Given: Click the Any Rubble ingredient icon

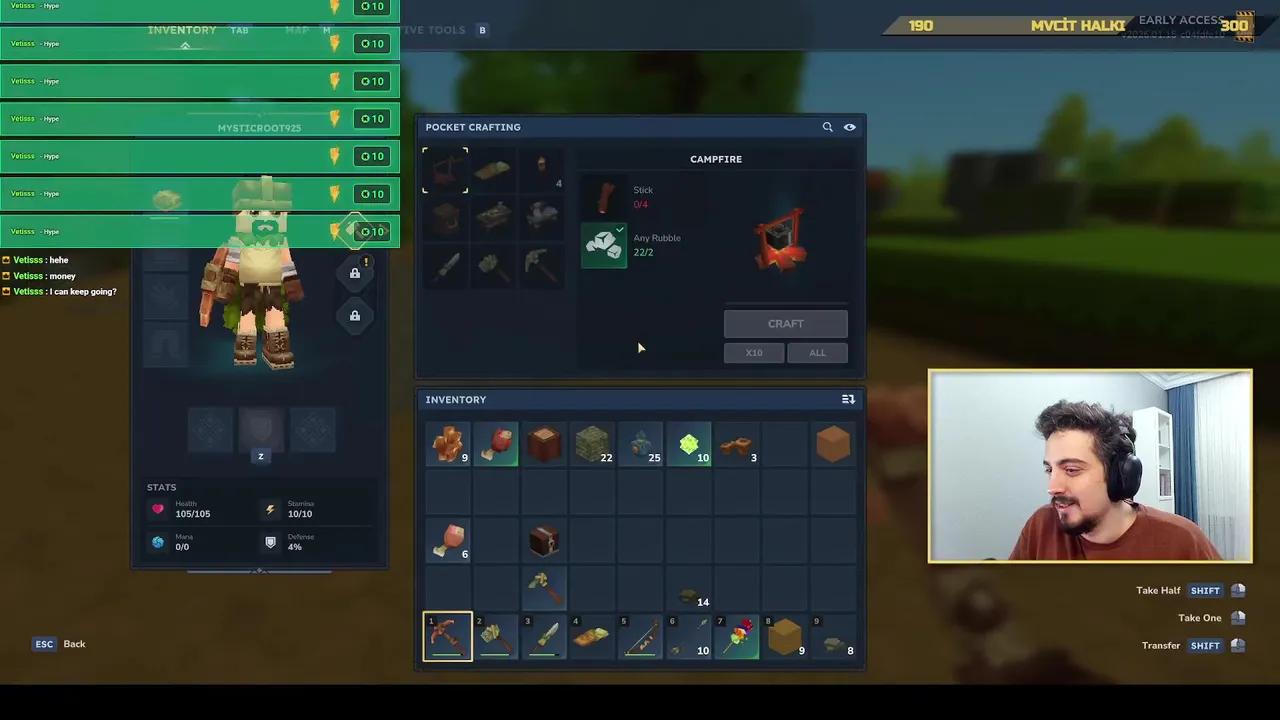Looking at the screenshot, I should (x=604, y=245).
